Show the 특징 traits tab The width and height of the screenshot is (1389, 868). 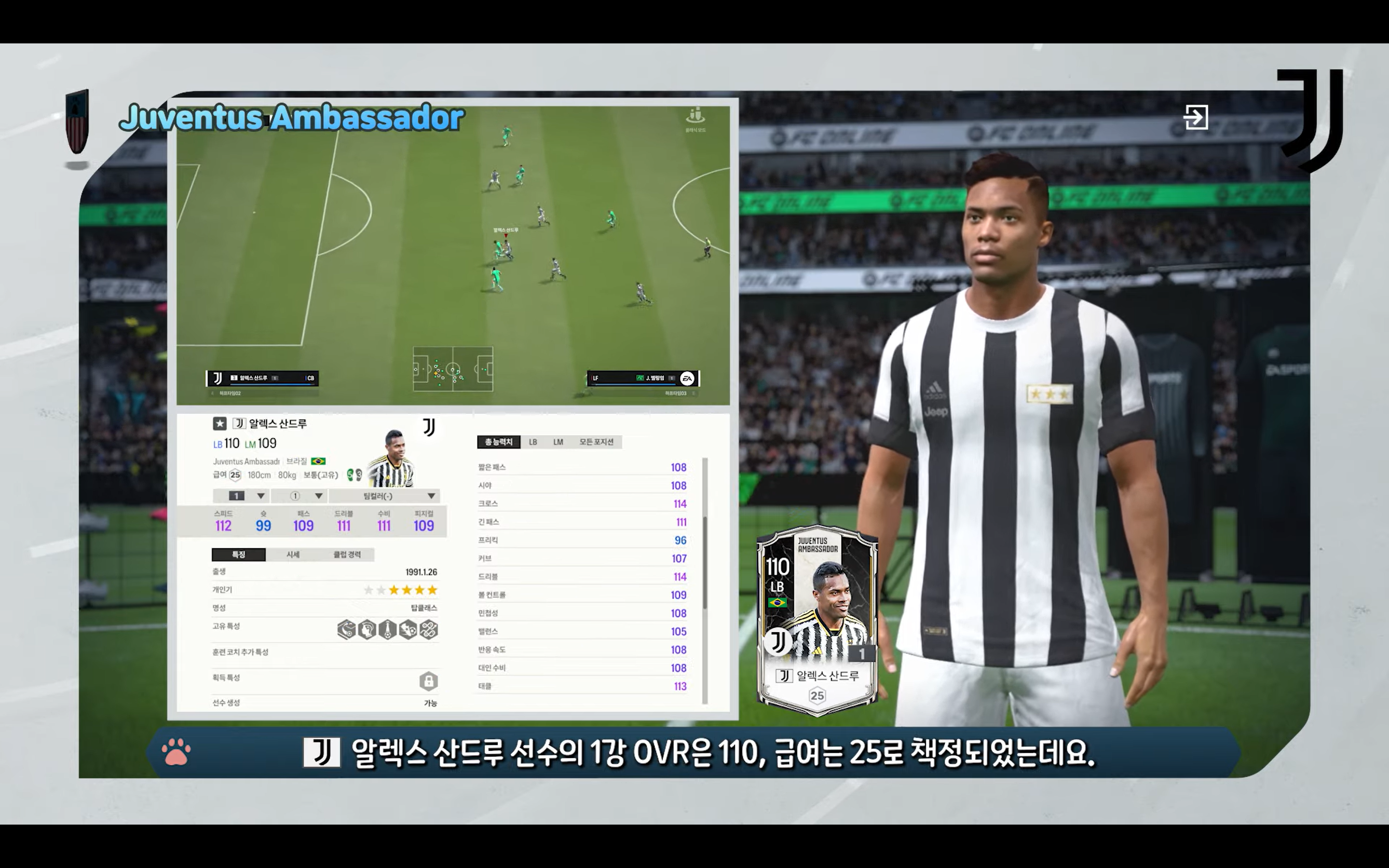pyautogui.click(x=238, y=555)
